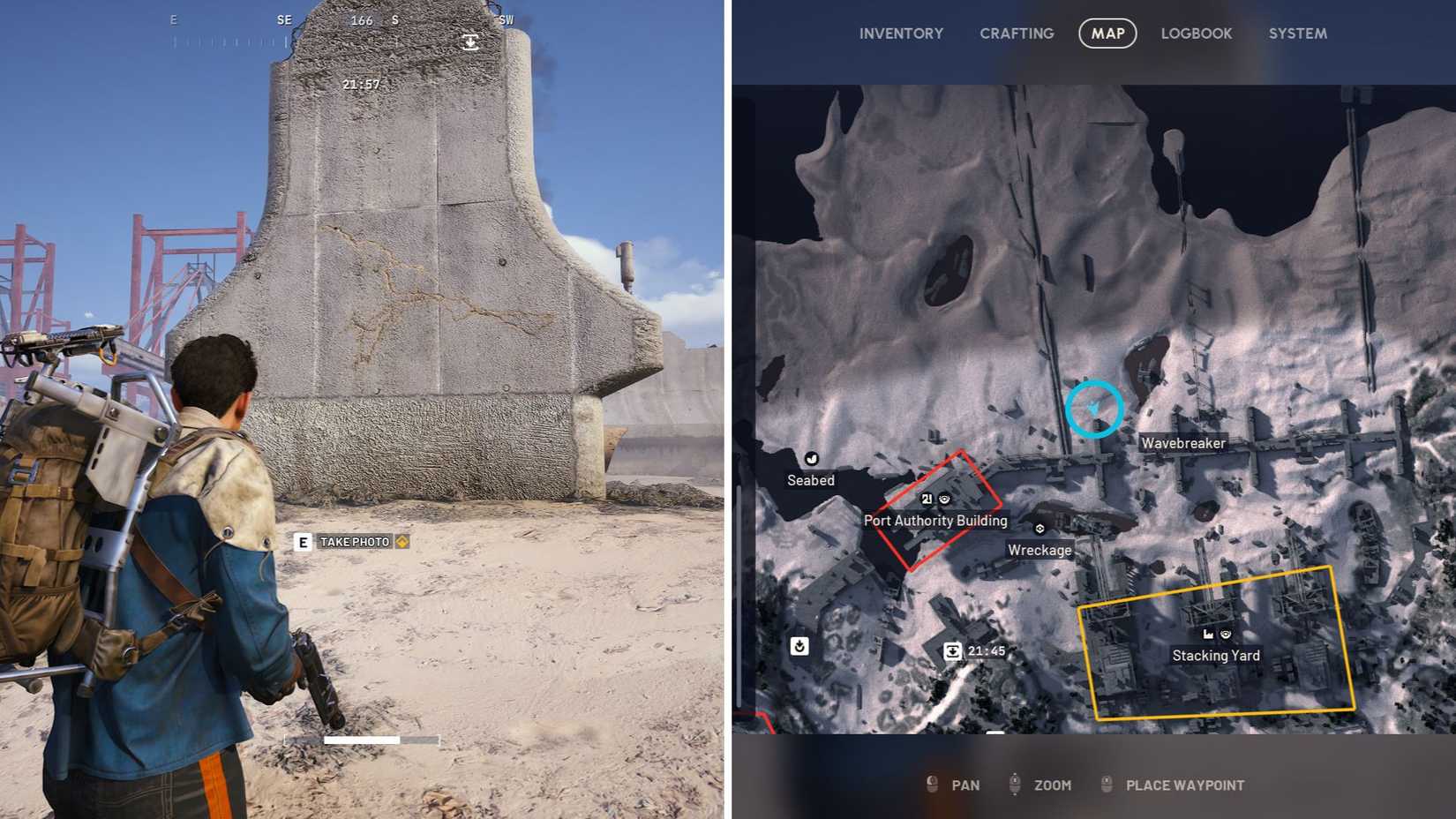Click the timer icon next to 21:45

pos(954,650)
